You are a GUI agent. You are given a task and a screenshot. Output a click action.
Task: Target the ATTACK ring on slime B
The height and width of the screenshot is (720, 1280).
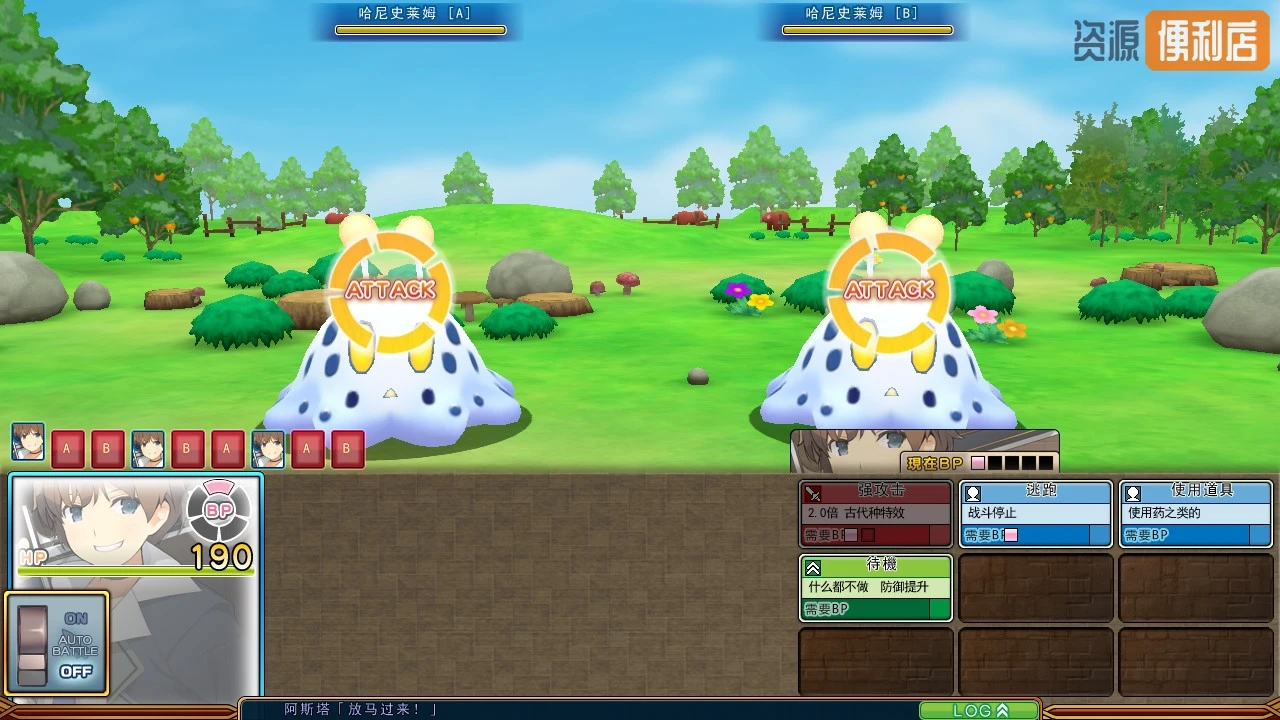[889, 290]
